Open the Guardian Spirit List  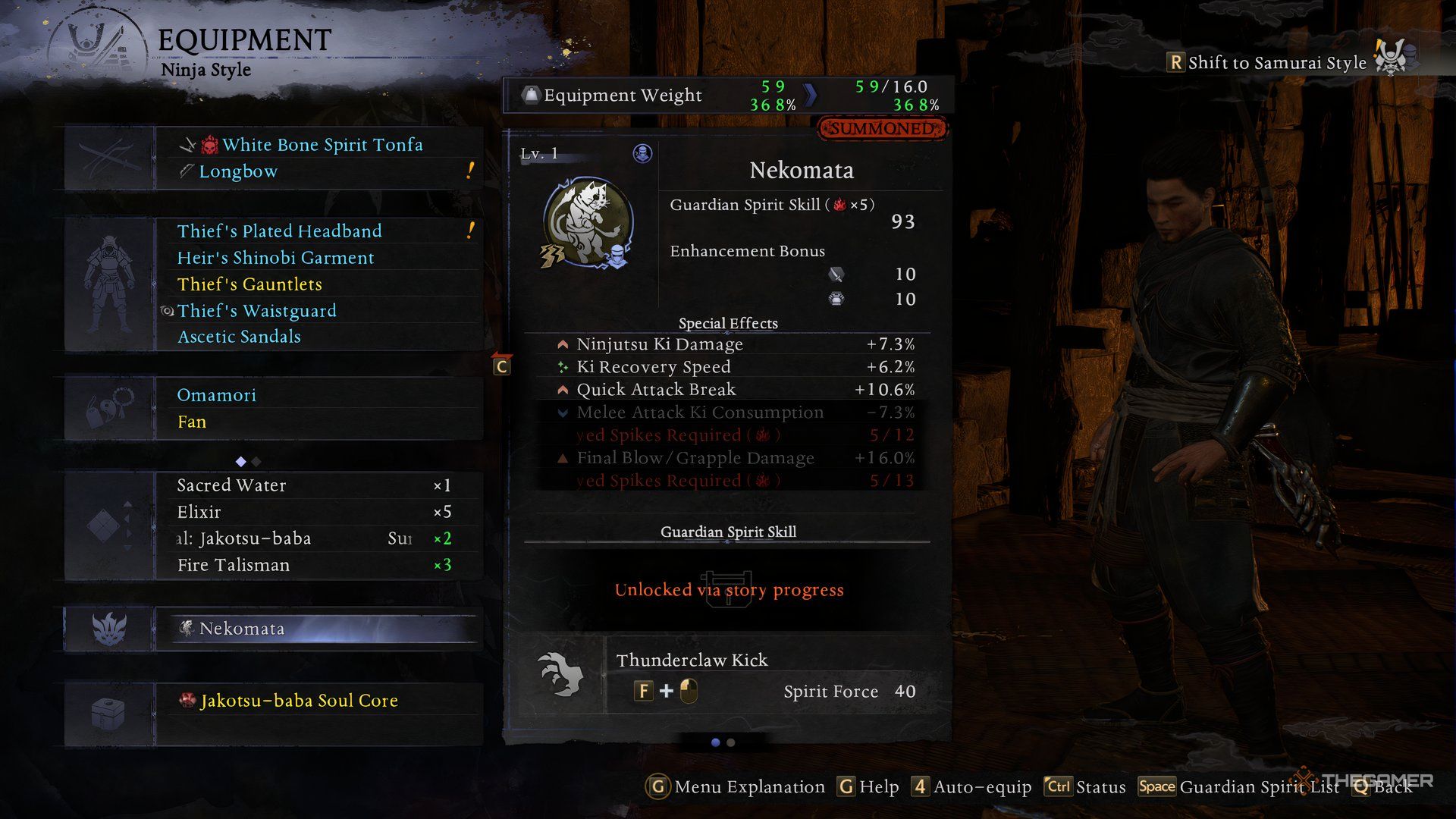click(1259, 787)
